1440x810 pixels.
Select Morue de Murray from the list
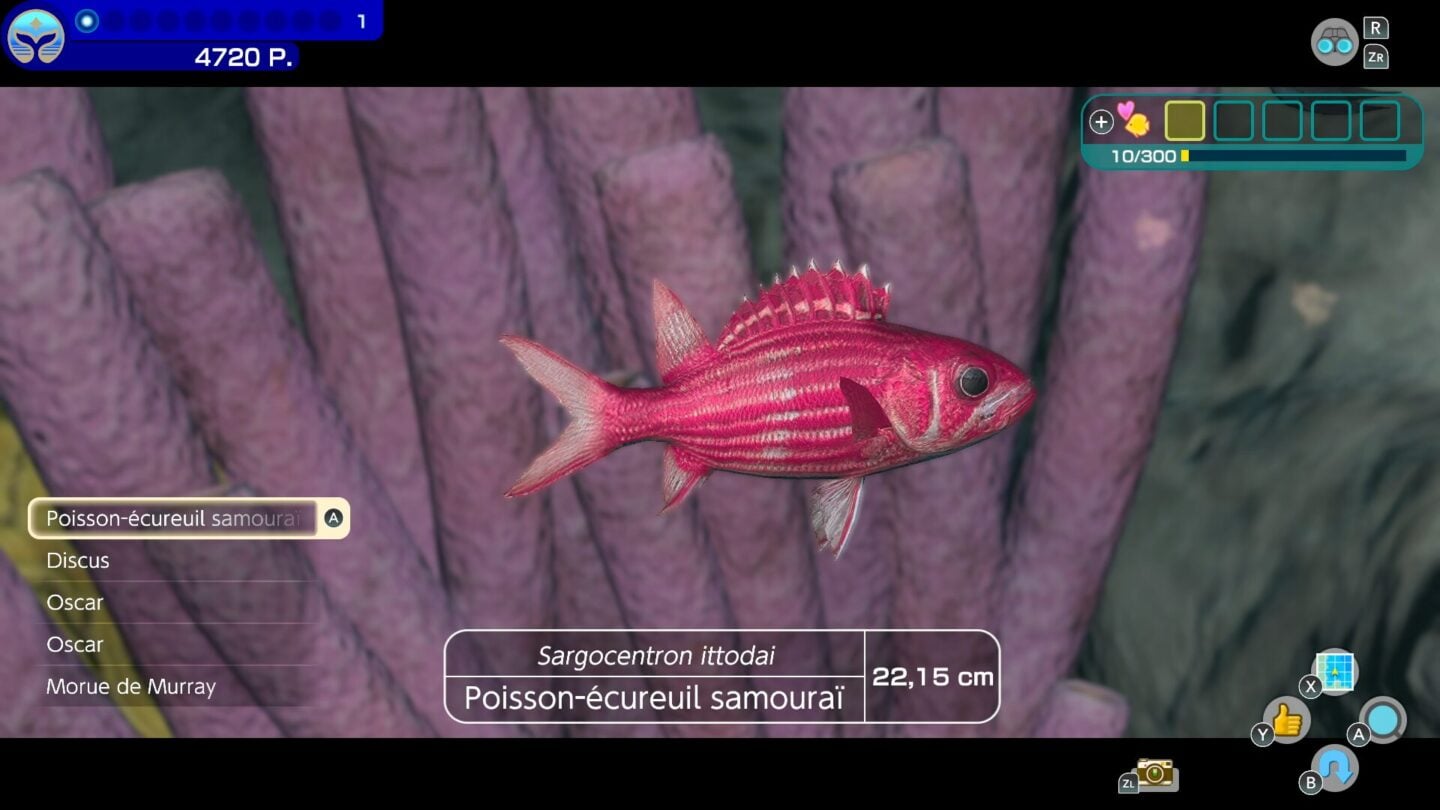130,687
